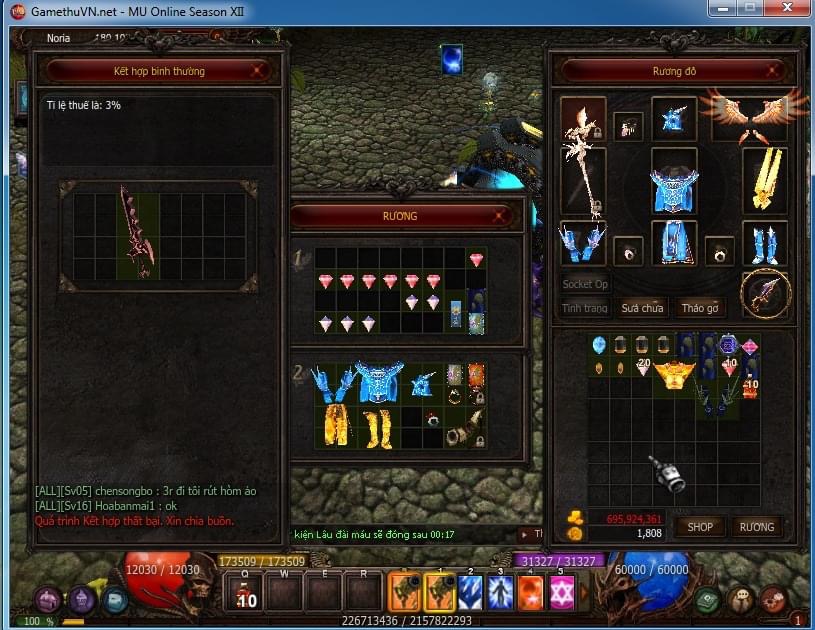Viewport: 815px width, 630px height.
Task: Close the Kết hợp bình thường panel
Action: [x=259, y=70]
